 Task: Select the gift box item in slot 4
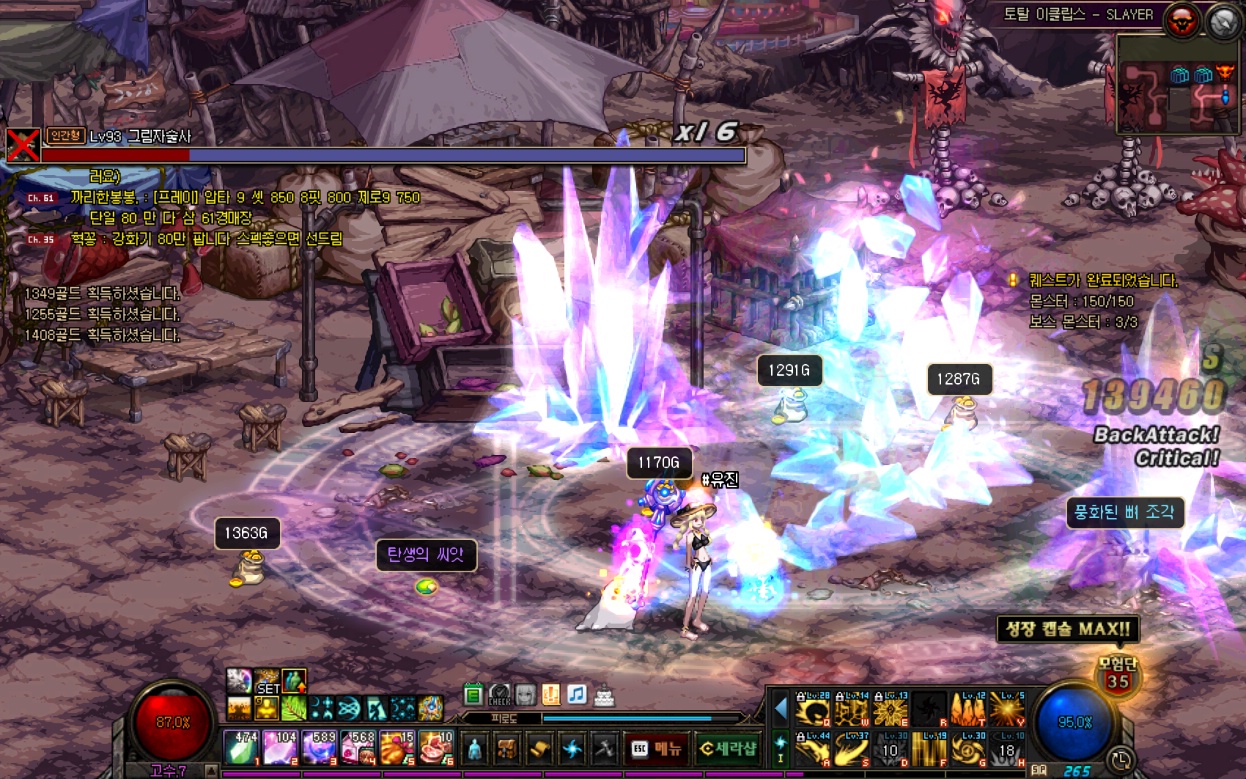(357, 748)
